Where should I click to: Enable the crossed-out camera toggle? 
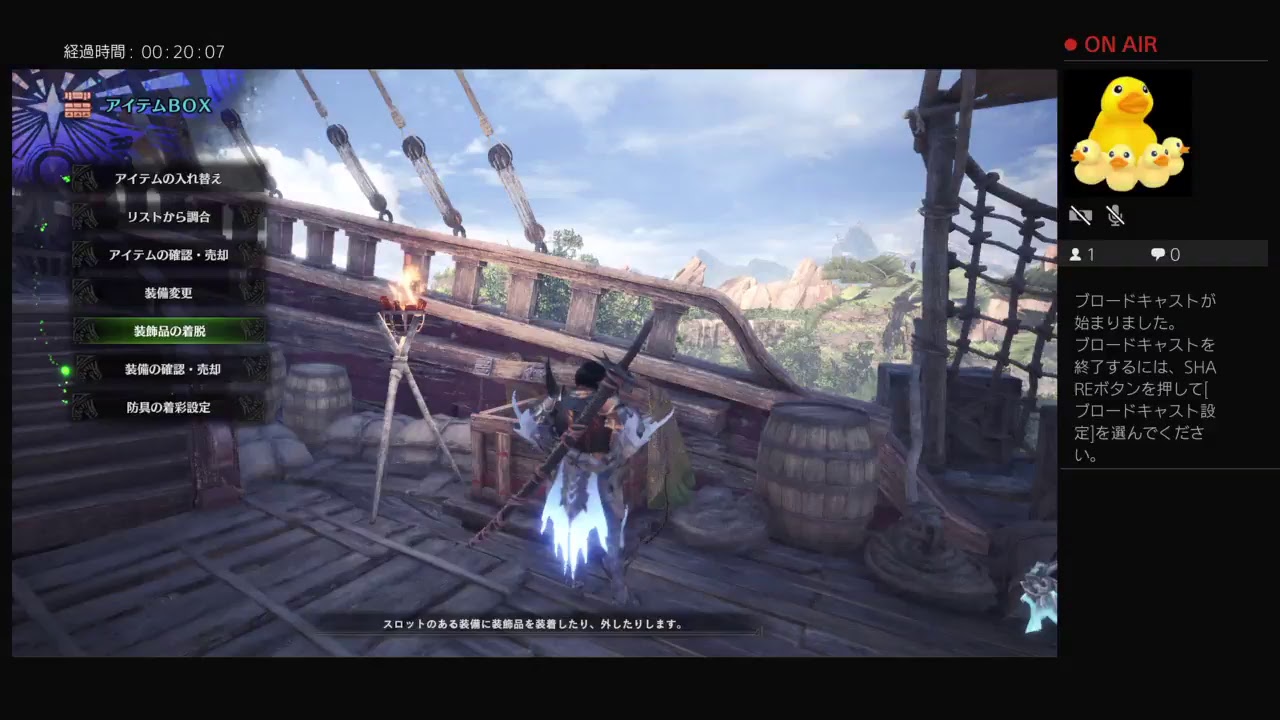(x=1081, y=215)
